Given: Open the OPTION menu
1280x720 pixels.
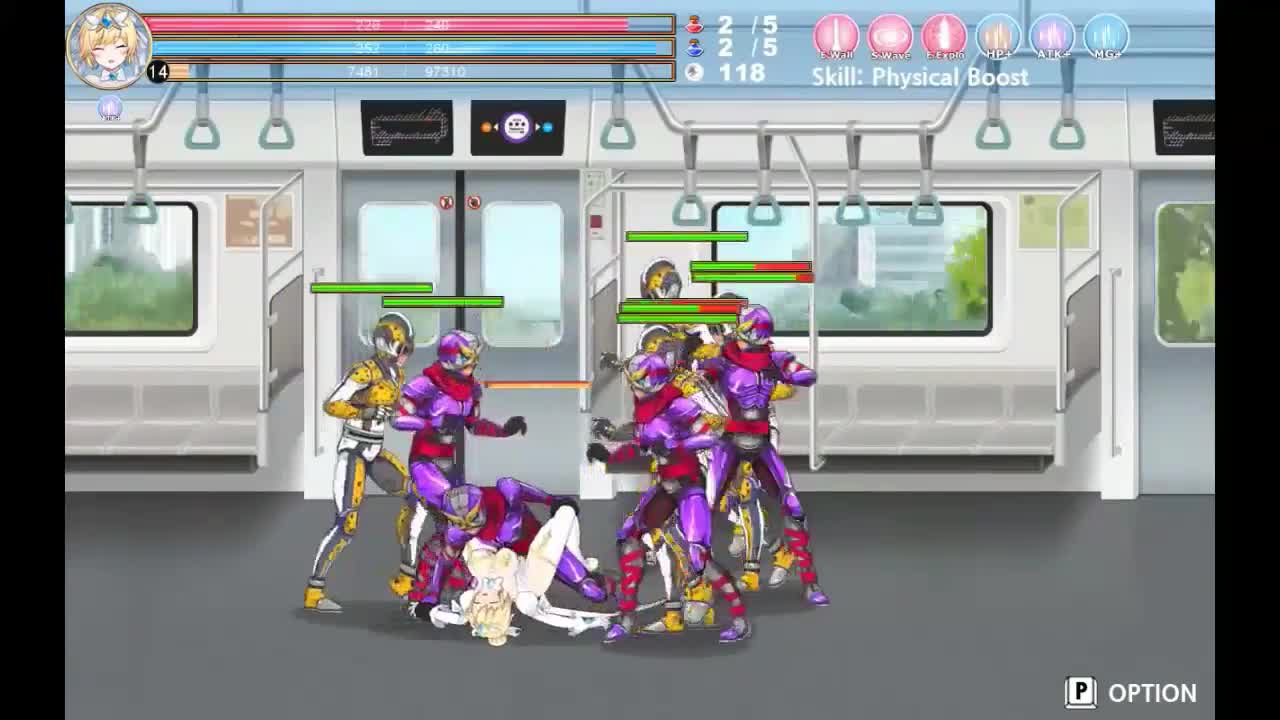Looking at the screenshot, I should point(1131,693).
